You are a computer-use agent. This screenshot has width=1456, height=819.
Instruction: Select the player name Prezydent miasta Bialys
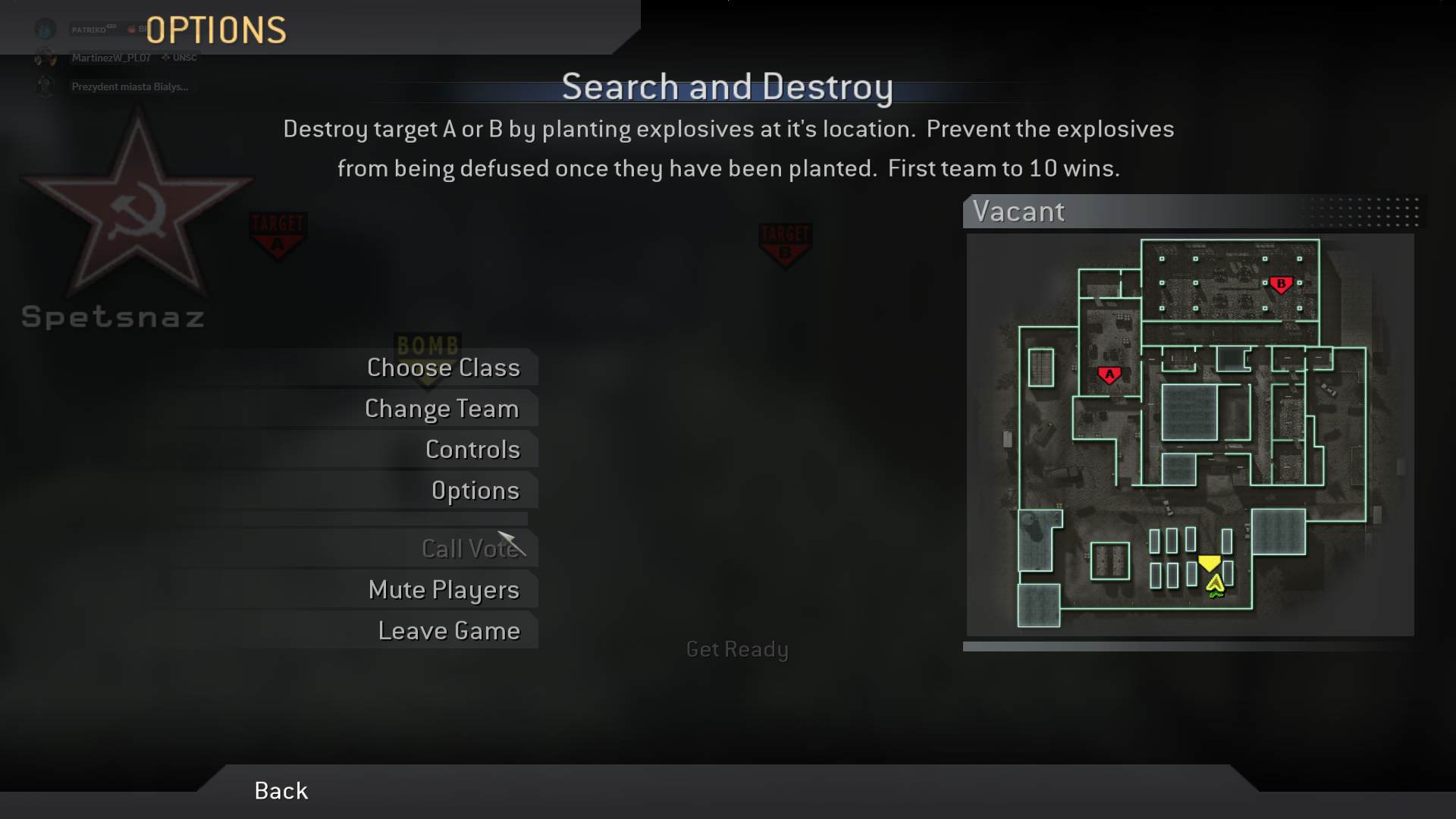point(128,86)
